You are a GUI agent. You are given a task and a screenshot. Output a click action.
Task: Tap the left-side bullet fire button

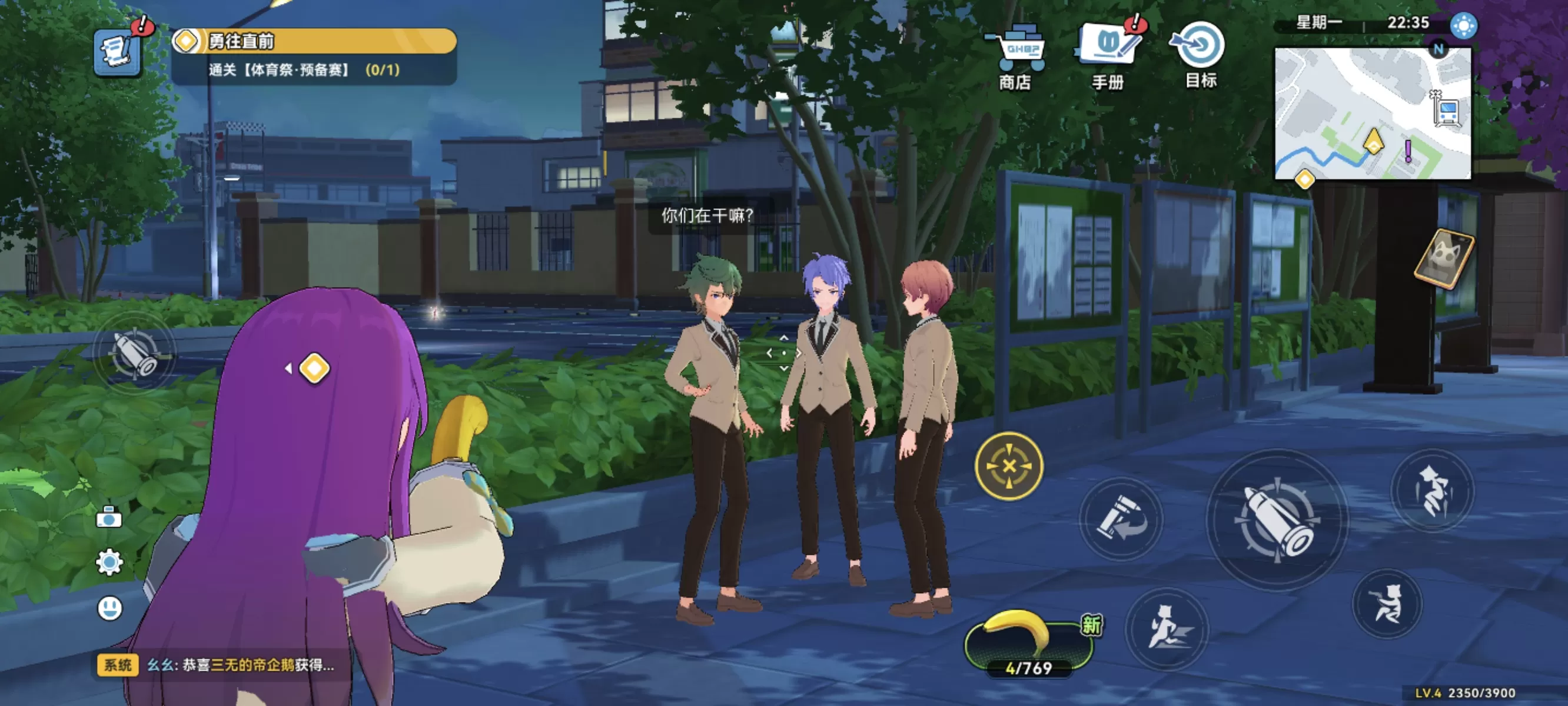pyautogui.click(x=135, y=352)
